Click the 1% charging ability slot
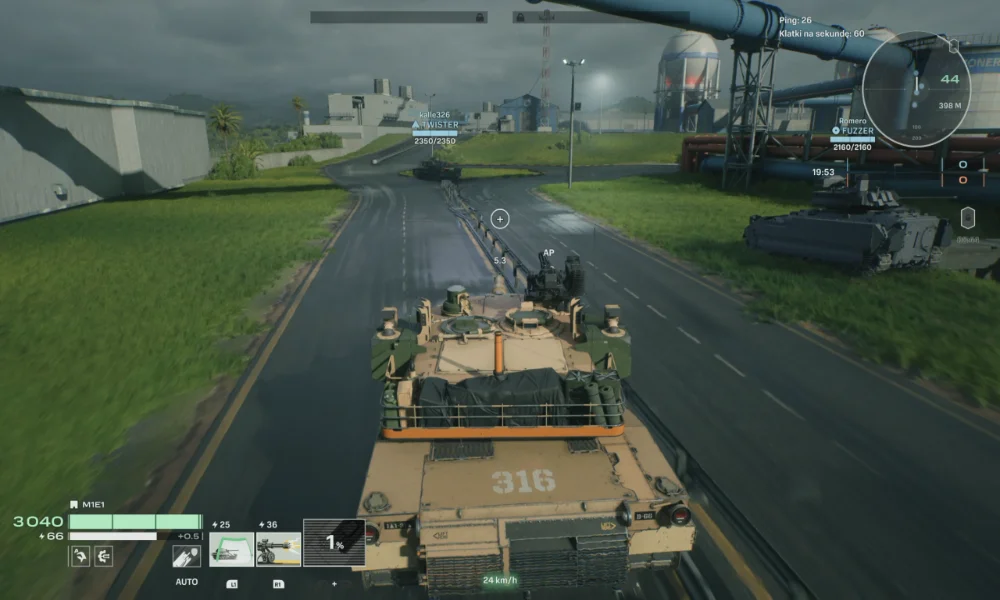Image resolution: width=1000 pixels, height=600 pixels. [x=334, y=543]
